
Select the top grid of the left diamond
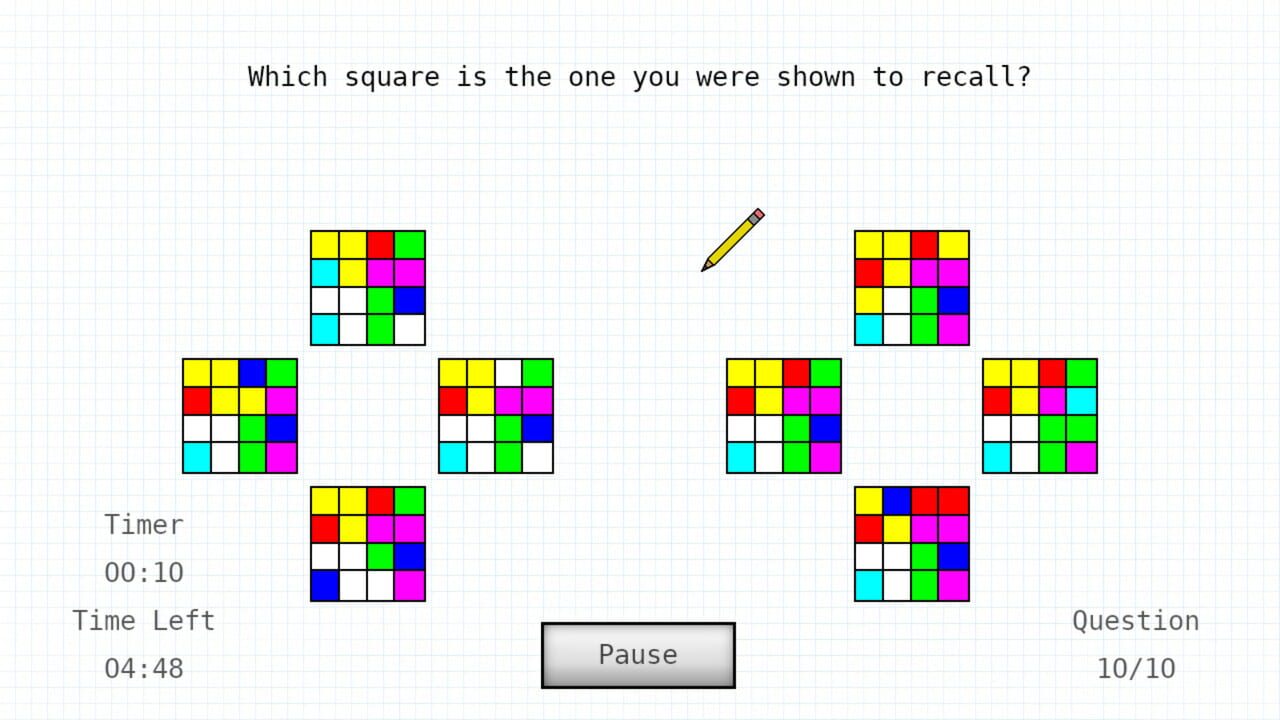coord(368,285)
